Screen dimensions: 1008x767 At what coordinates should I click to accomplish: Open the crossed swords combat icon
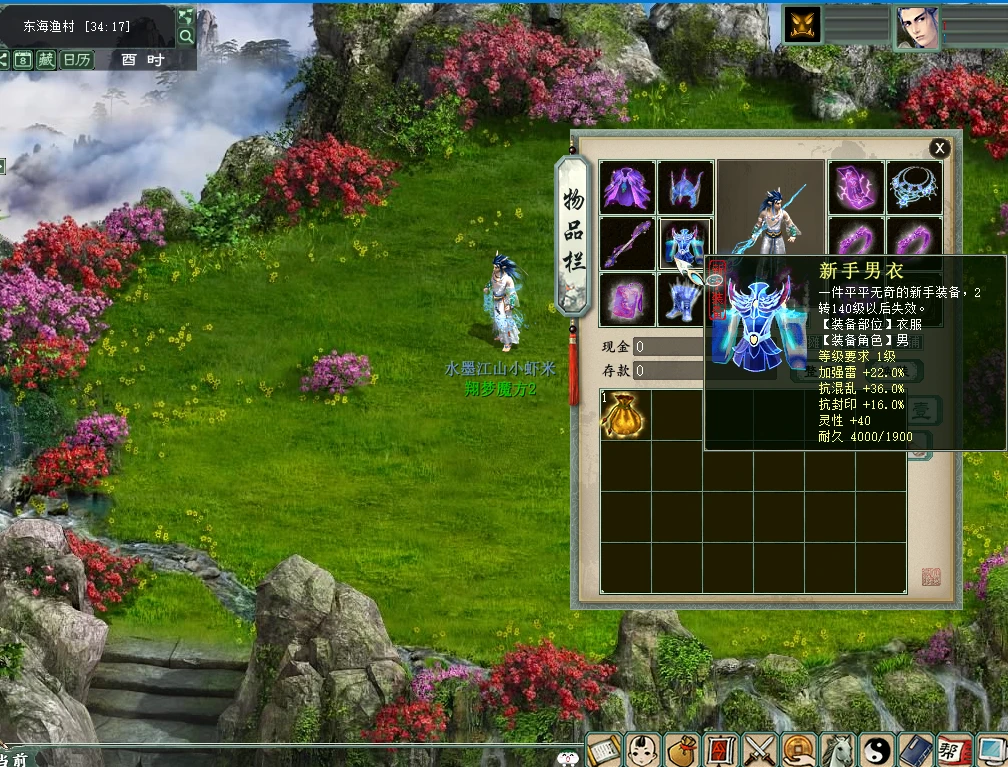pyautogui.click(x=761, y=749)
